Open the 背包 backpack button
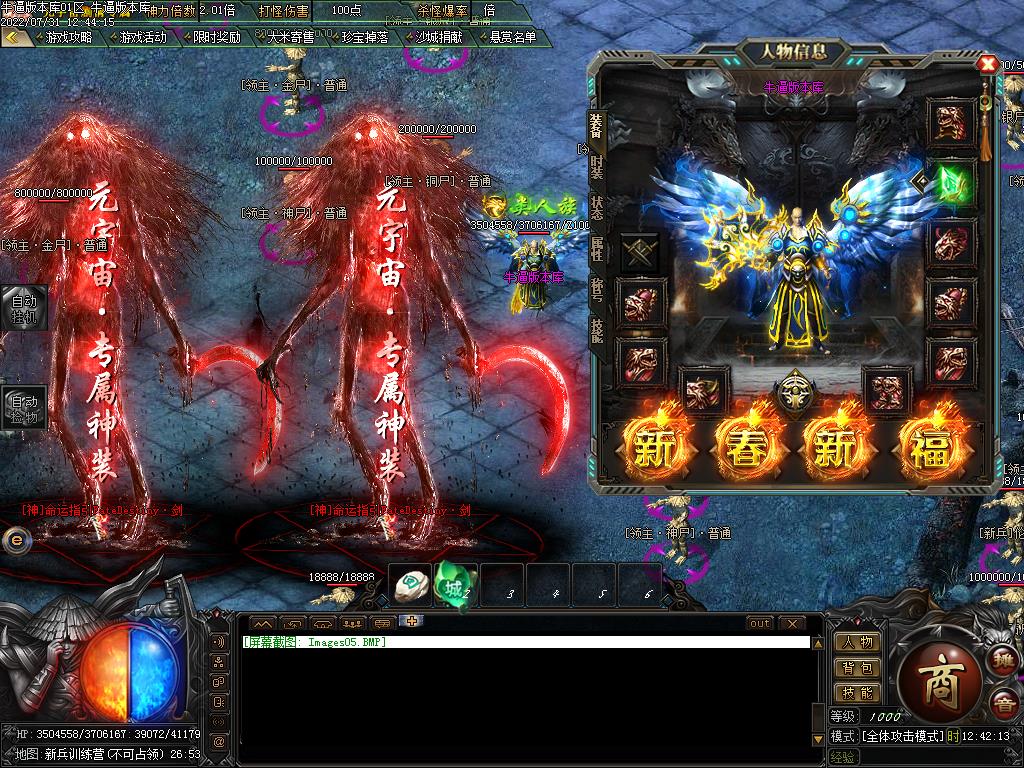Image resolution: width=1024 pixels, height=768 pixels. (857, 667)
